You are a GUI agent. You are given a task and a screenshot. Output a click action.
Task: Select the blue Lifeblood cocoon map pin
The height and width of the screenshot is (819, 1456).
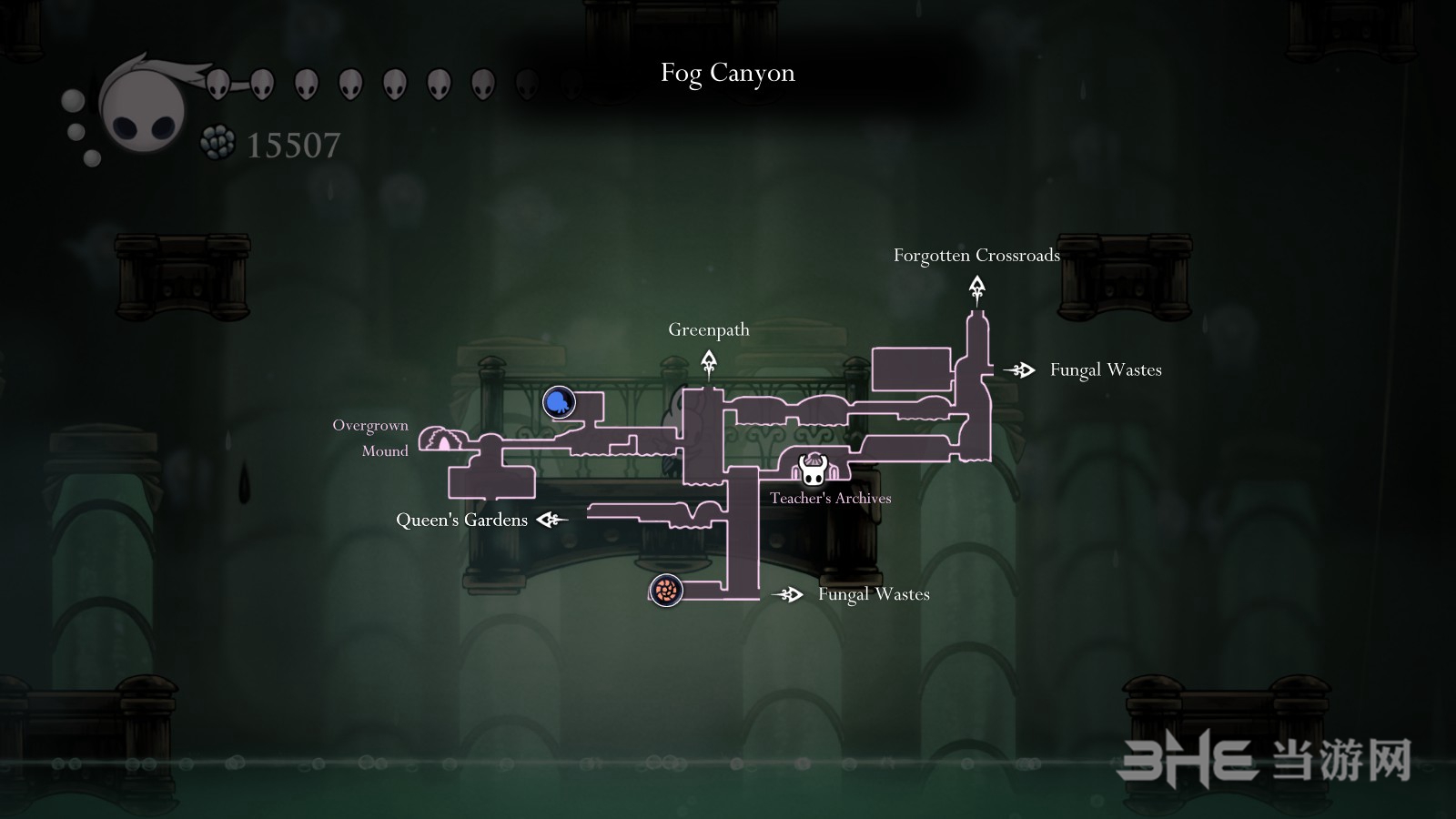pos(559,401)
